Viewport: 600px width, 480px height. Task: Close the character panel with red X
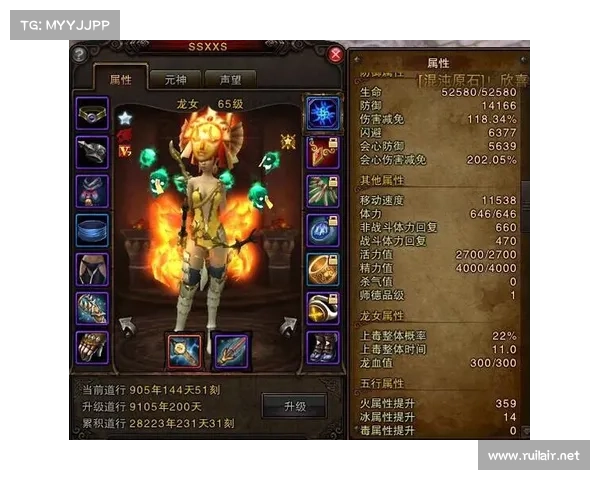[x=336, y=54]
